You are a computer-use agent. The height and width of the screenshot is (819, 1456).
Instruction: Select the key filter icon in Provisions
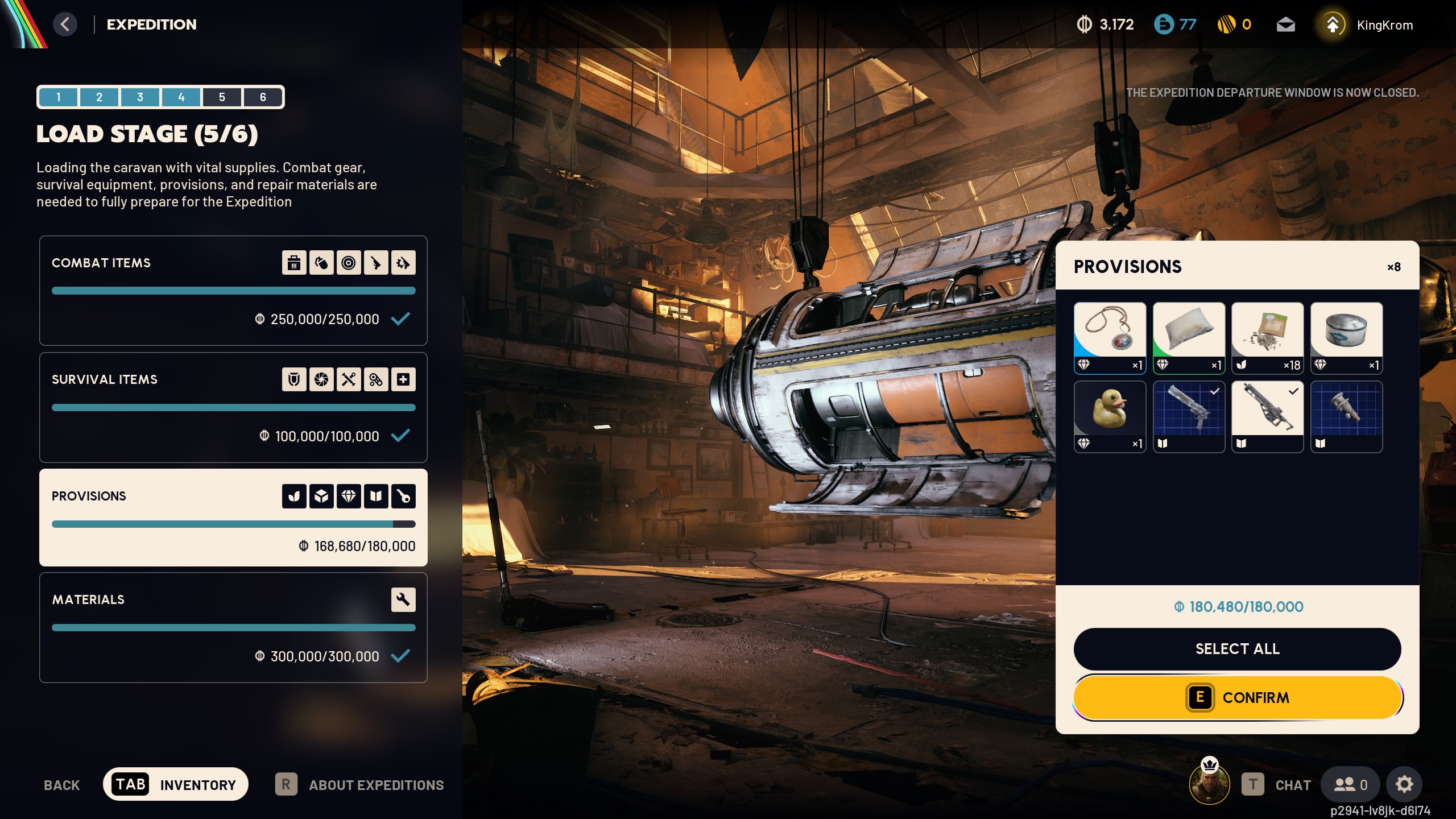[404, 495]
